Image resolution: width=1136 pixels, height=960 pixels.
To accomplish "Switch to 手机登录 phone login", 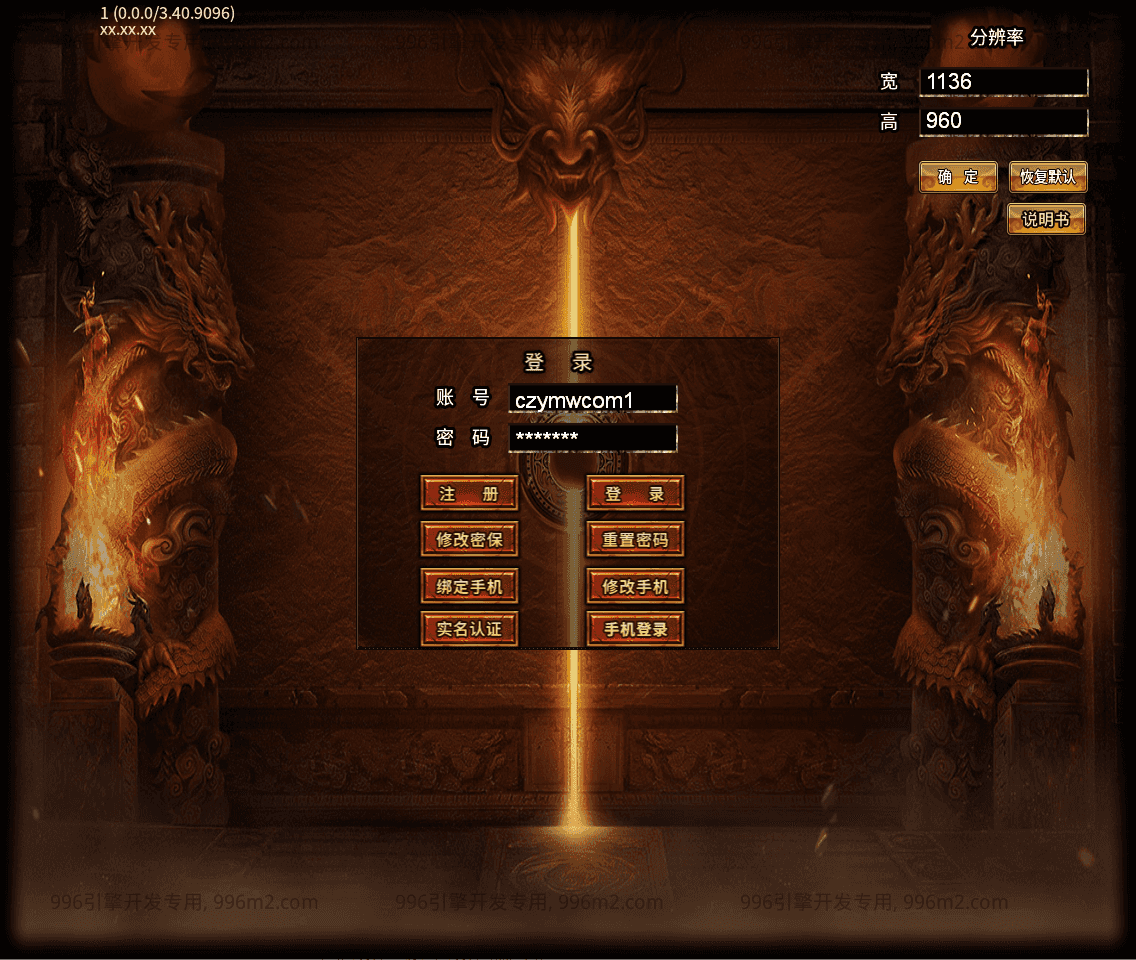I will pos(635,629).
